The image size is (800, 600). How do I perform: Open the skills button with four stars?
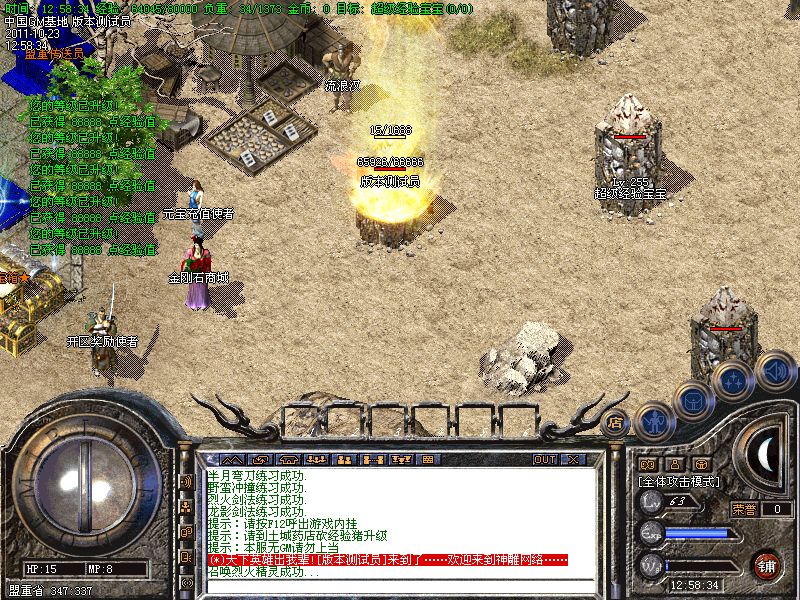coord(733,380)
